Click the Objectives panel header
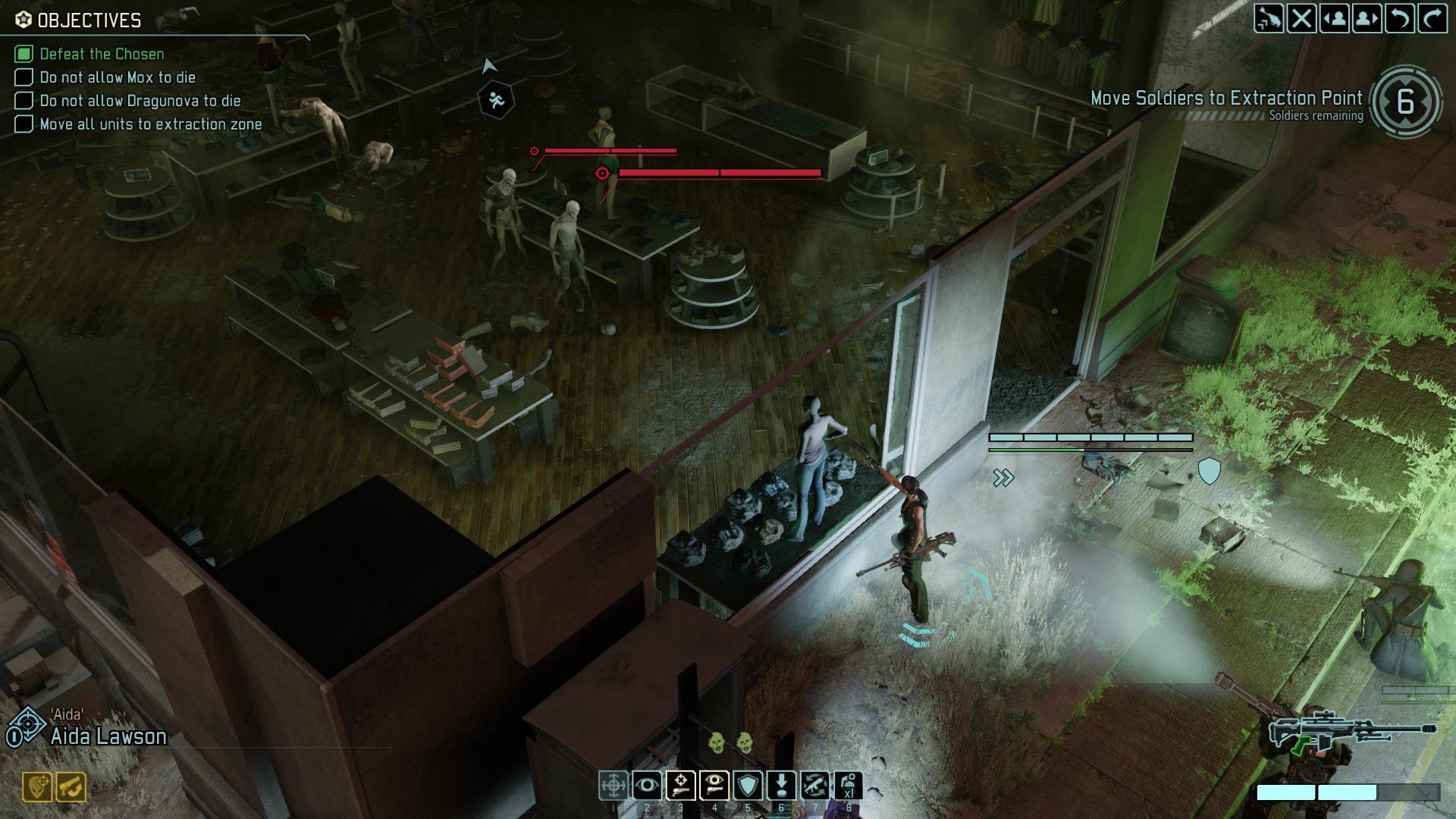Screen dimensions: 1456x819 89,20
